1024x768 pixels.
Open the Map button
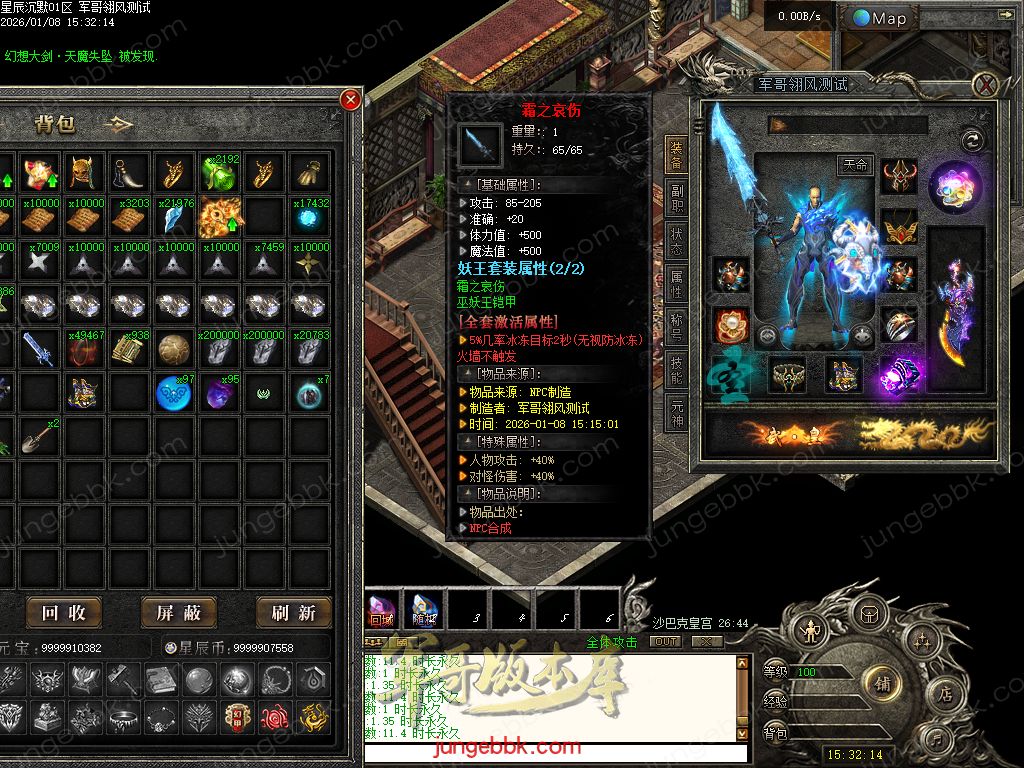coord(880,18)
